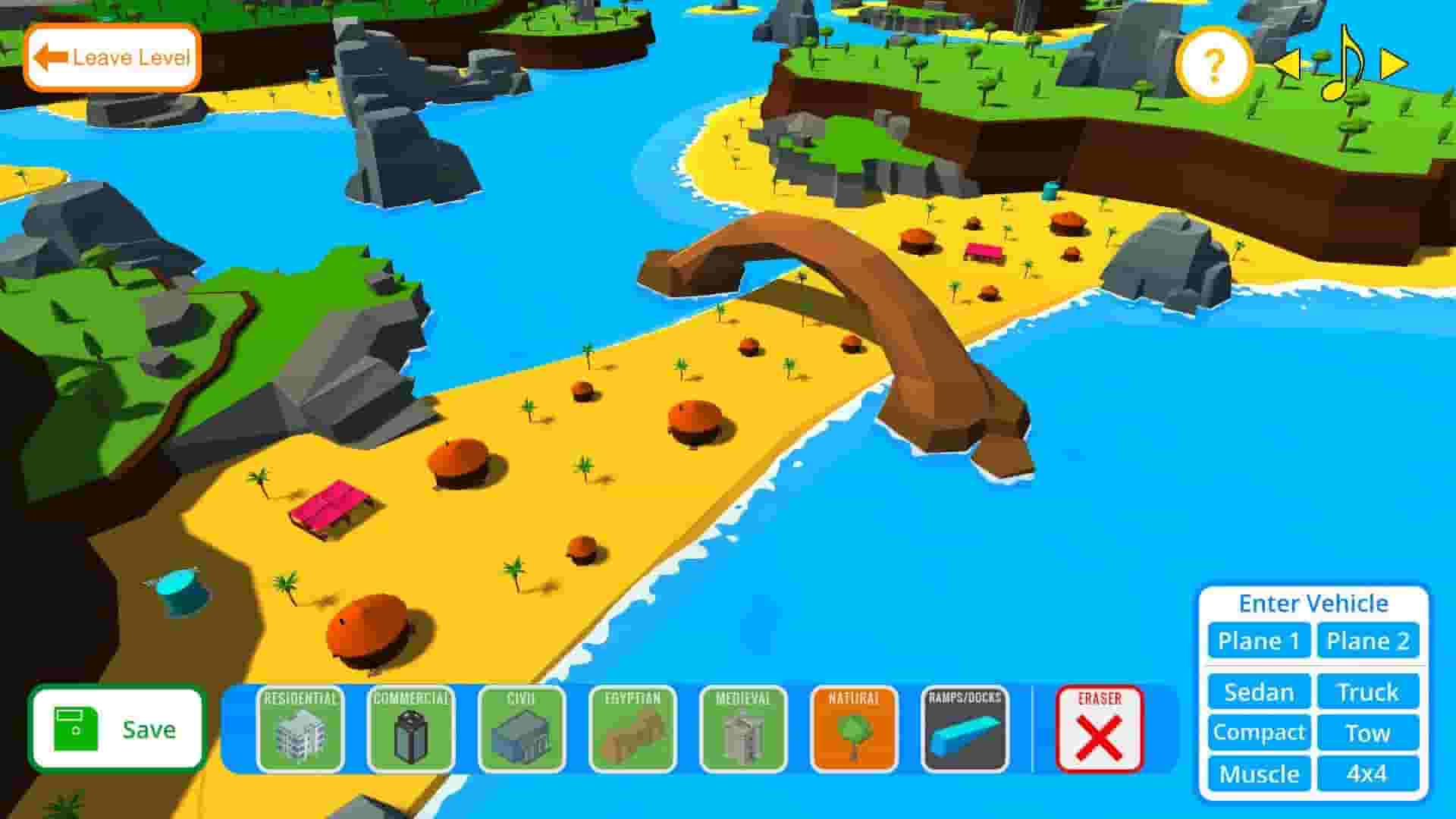The image size is (1456, 819).
Task: Select the Sedan vehicle
Action: point(1257,692)
